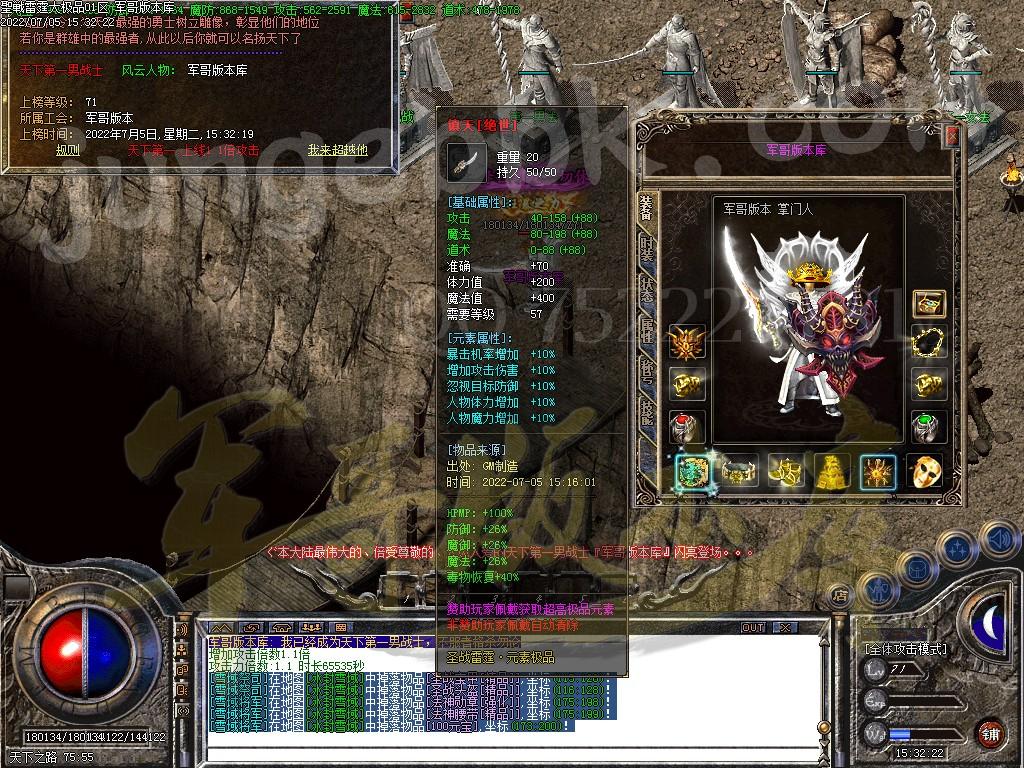Viewport: 1024px width, 768px height.
Task: Open the red 铺 stall button
Action: click(990, 733)
